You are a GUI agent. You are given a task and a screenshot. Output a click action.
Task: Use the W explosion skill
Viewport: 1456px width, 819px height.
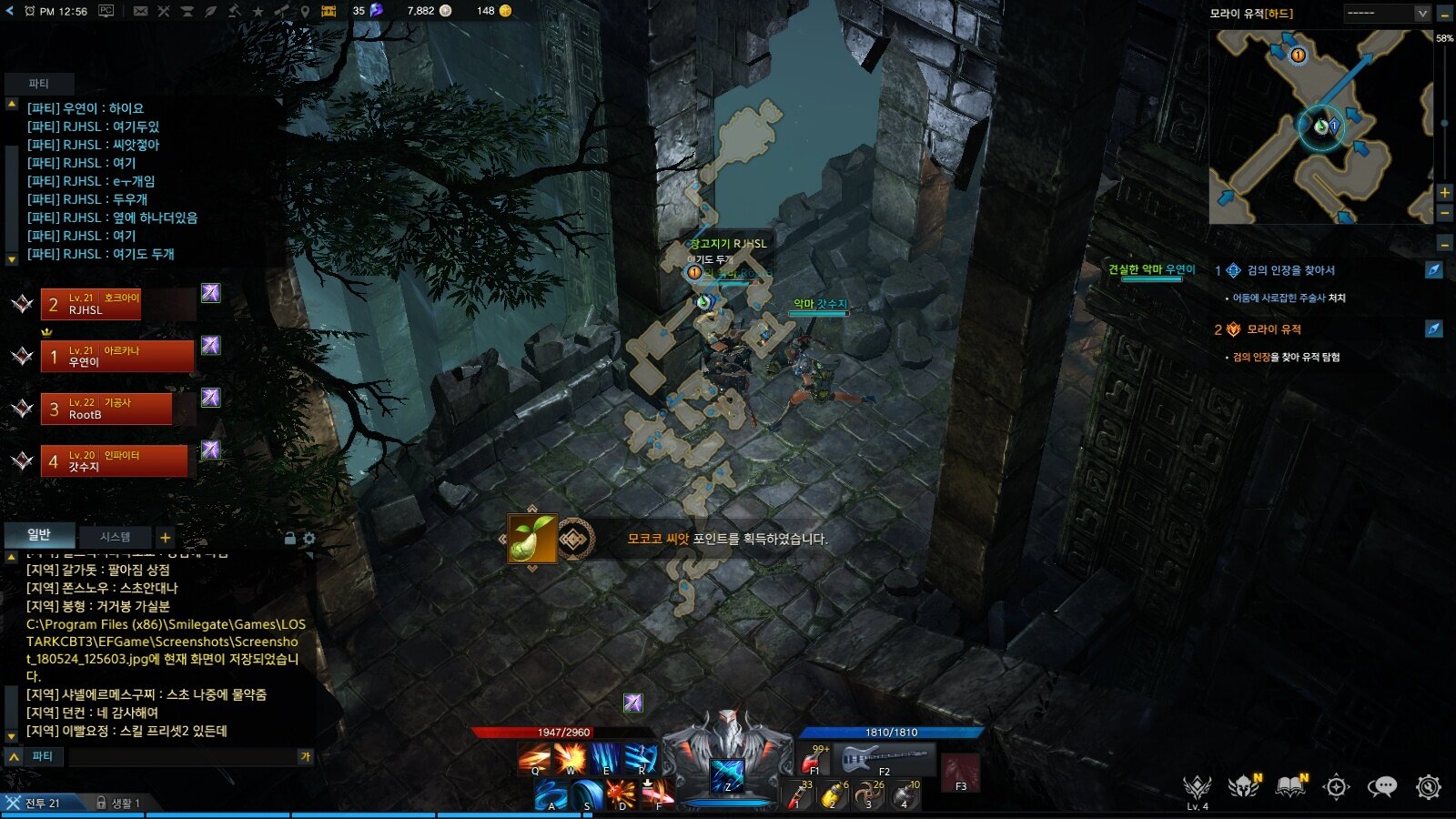(x=571, y=758)
